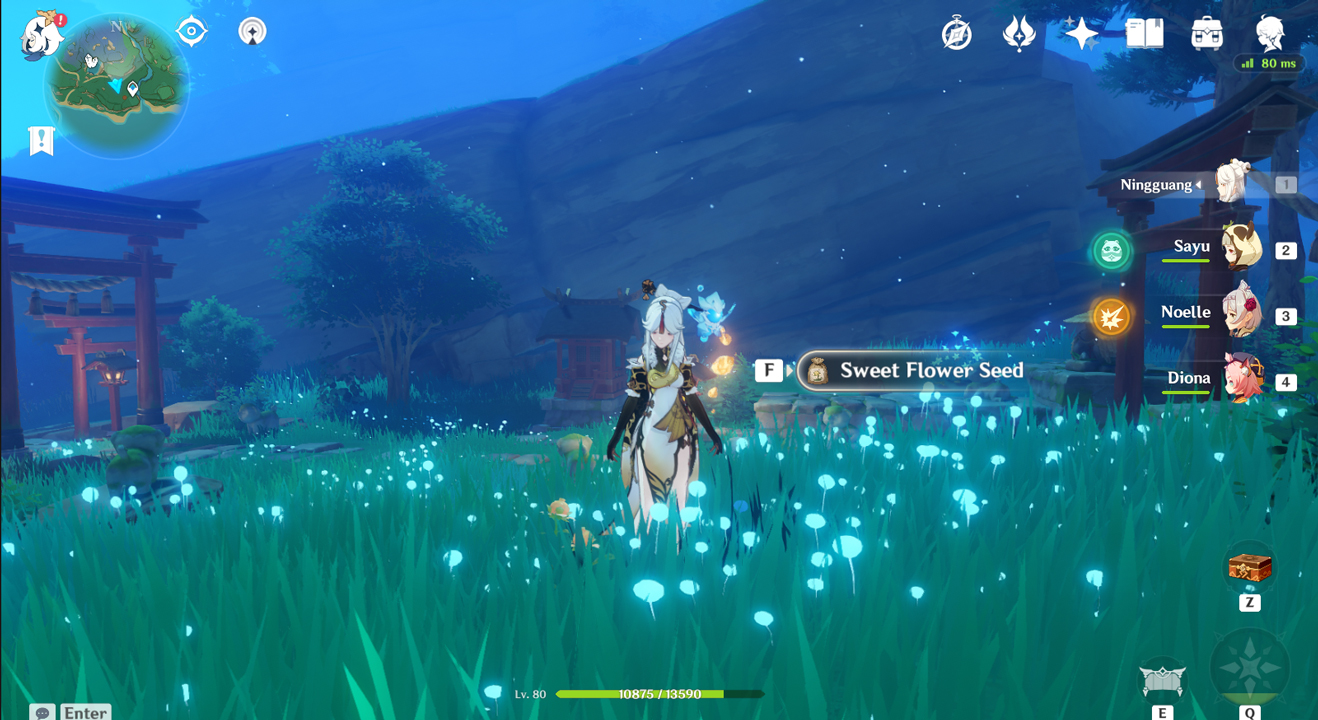Open the Adventurer Handbook book icon
This screenshot has height=720, width=1318.
(x=1144, y=34)
